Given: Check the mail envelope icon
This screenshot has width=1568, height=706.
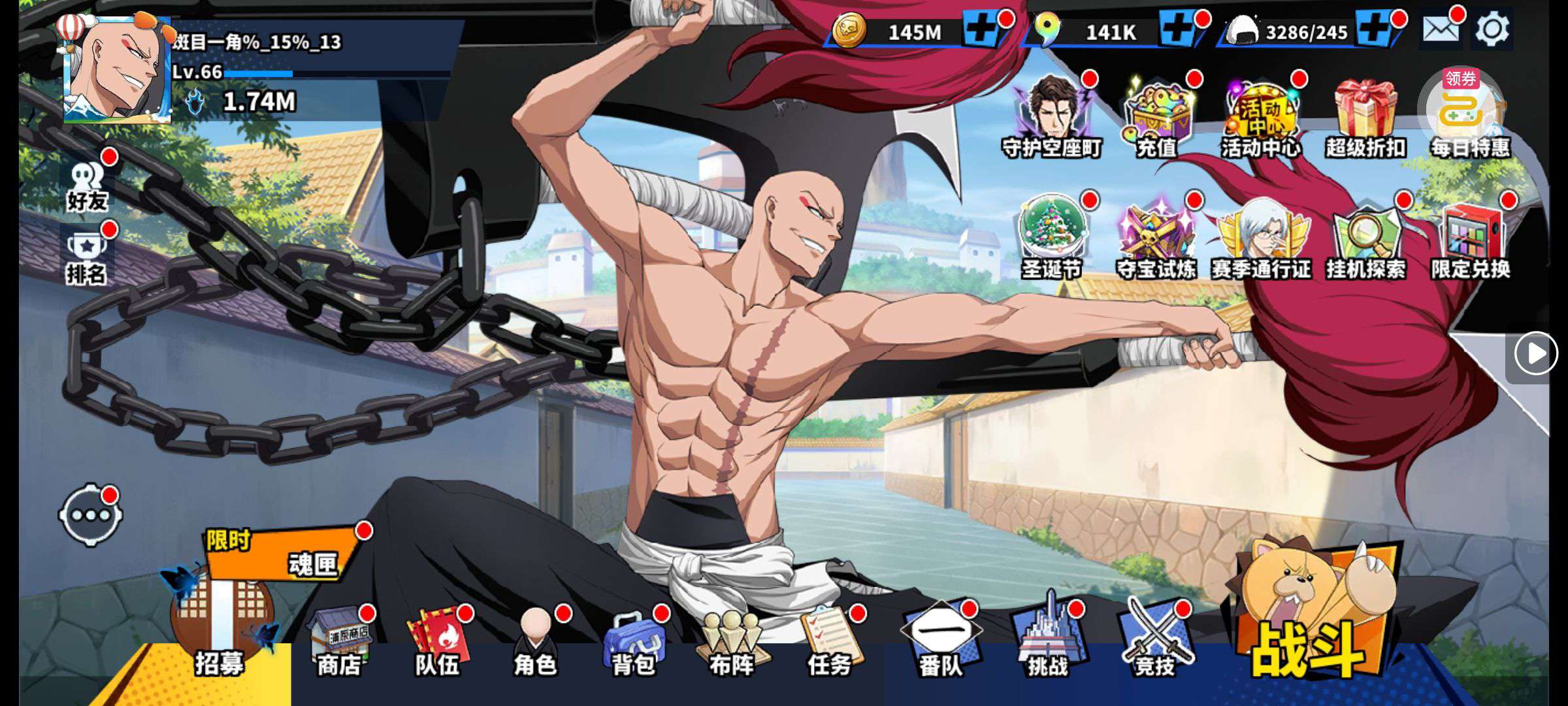Looking at the screenshot, I should [1441, 30].
